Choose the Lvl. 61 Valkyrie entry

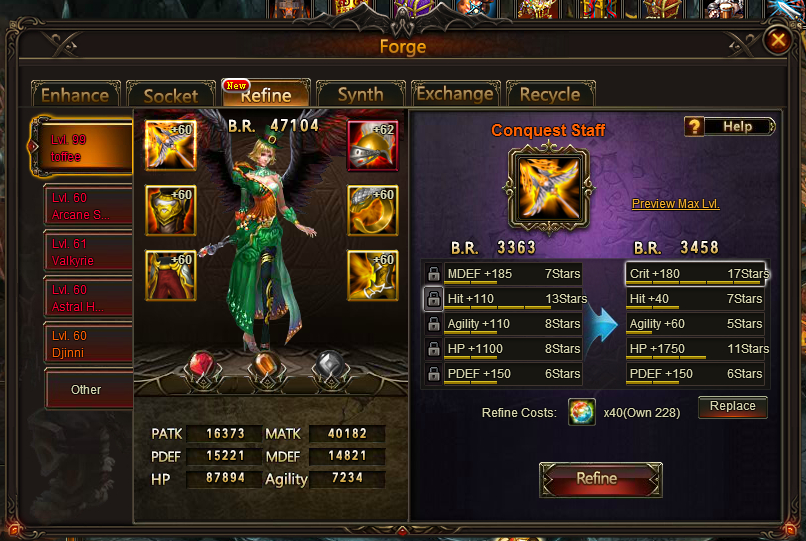click(88, 252)
